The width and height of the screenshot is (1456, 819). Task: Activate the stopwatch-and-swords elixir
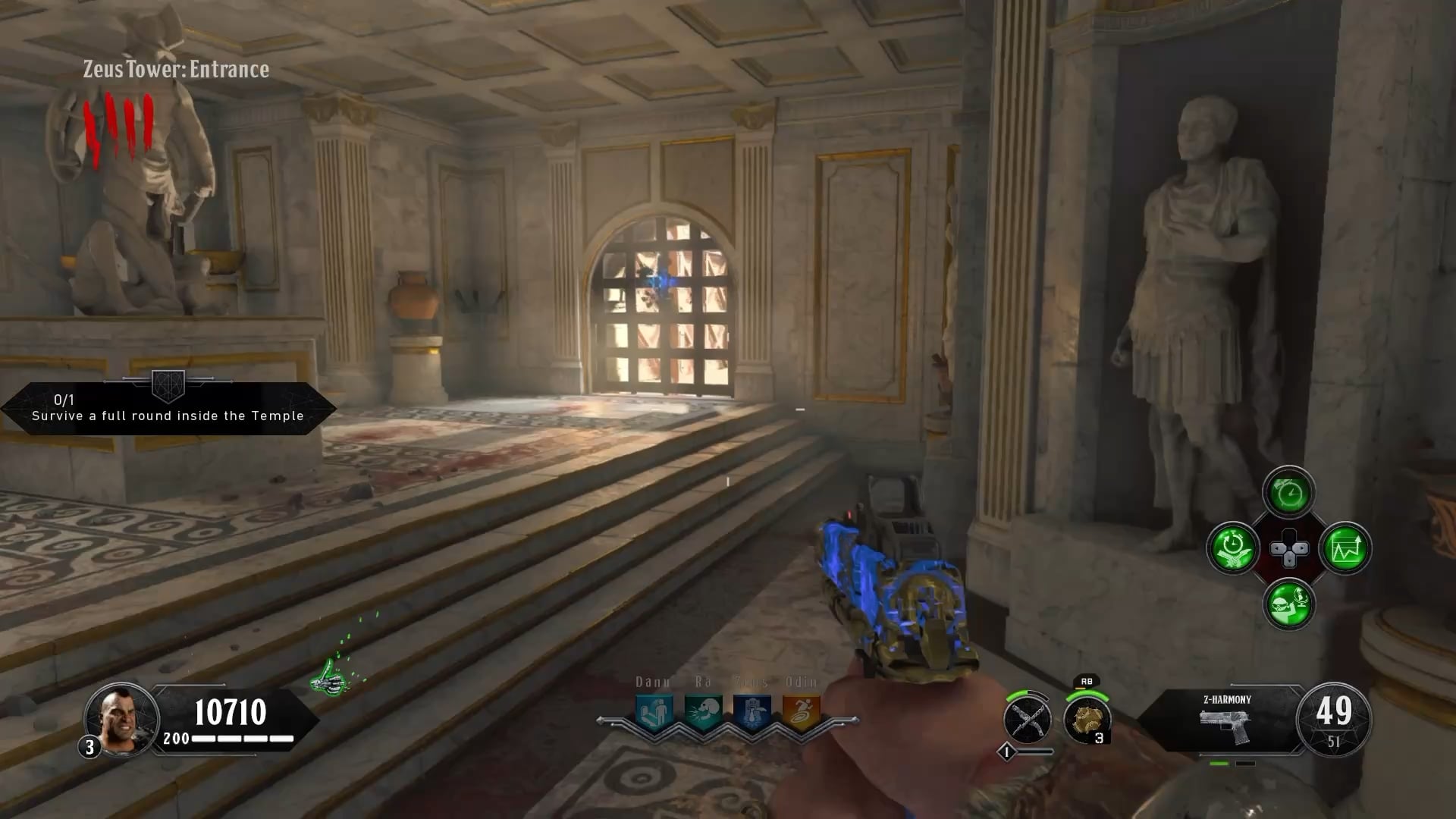click(x=1232, y=548)
